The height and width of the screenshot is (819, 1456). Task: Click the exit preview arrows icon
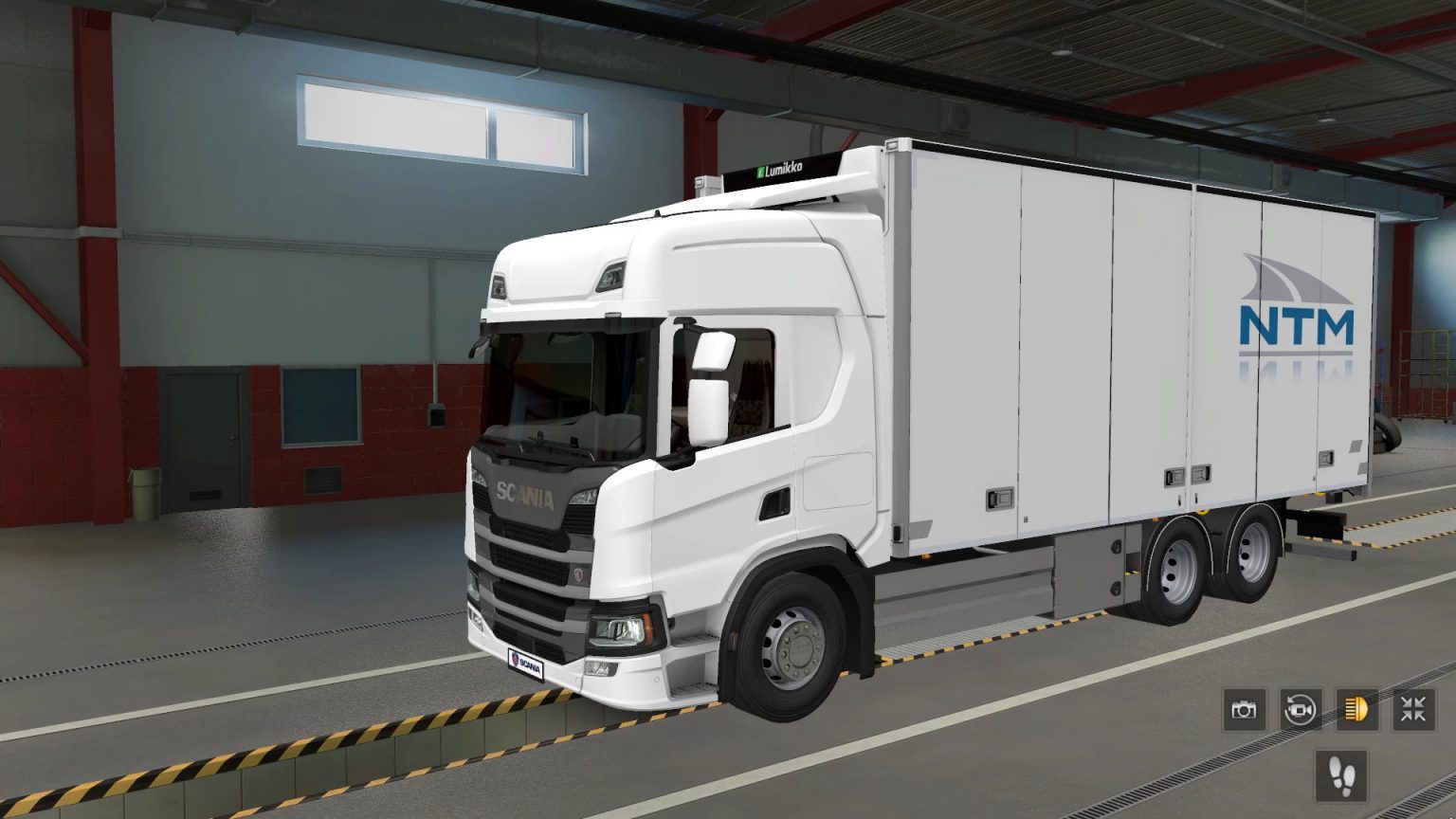(1413, 709)
